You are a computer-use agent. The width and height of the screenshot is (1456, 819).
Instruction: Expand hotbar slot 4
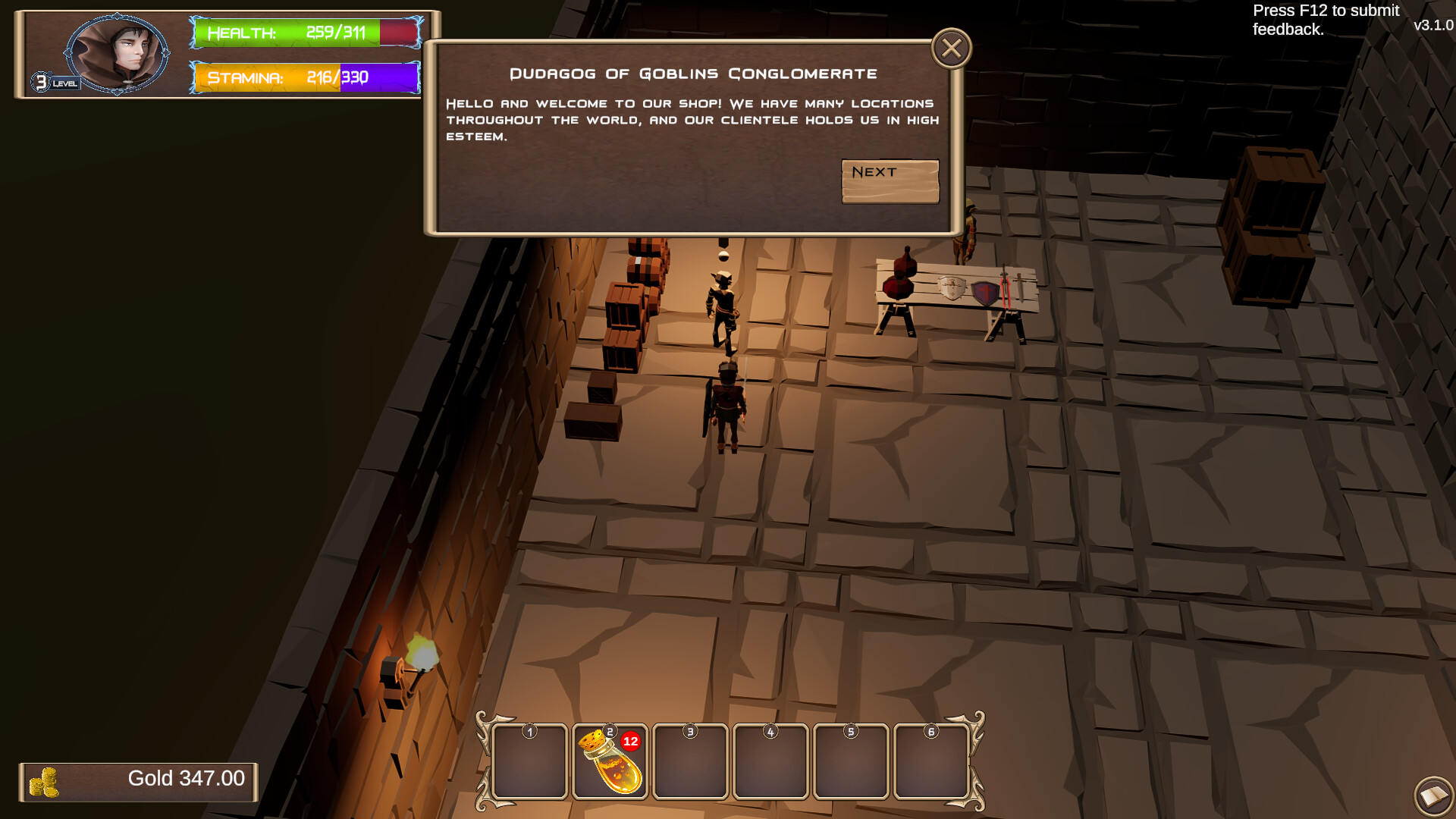770,761
